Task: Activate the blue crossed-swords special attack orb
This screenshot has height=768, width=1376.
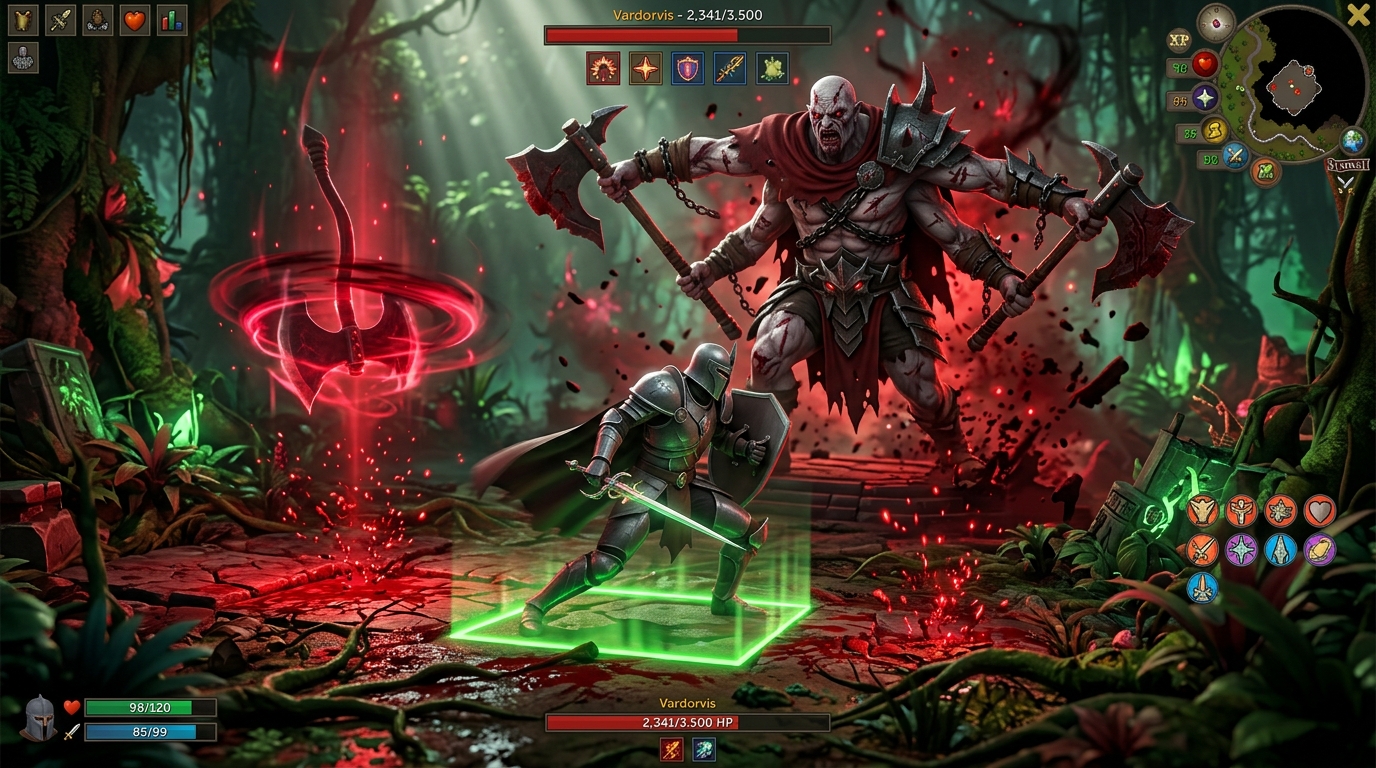Action: click(1235, 155)
